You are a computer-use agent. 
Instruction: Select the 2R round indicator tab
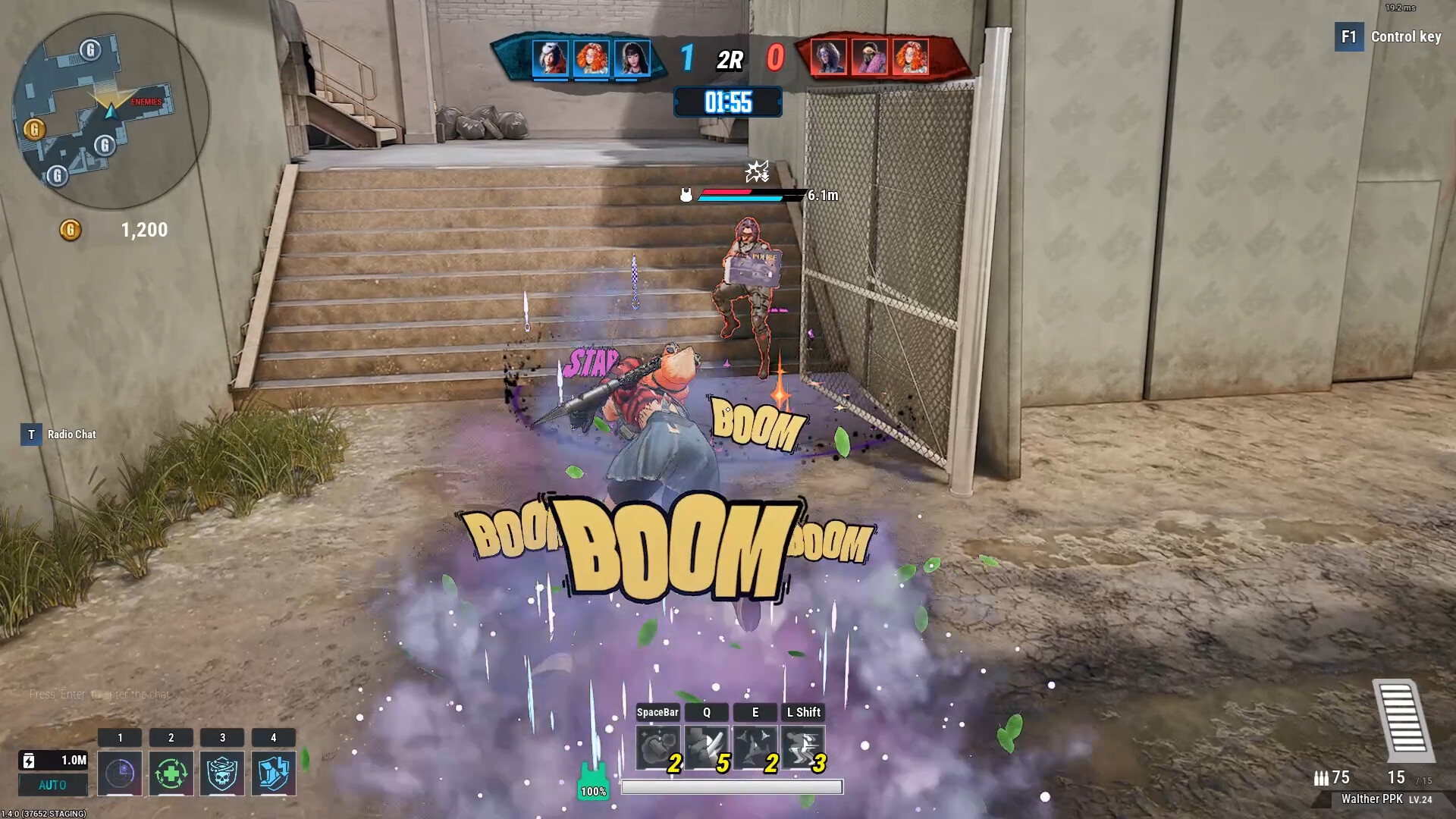click(x=729, y=60)
